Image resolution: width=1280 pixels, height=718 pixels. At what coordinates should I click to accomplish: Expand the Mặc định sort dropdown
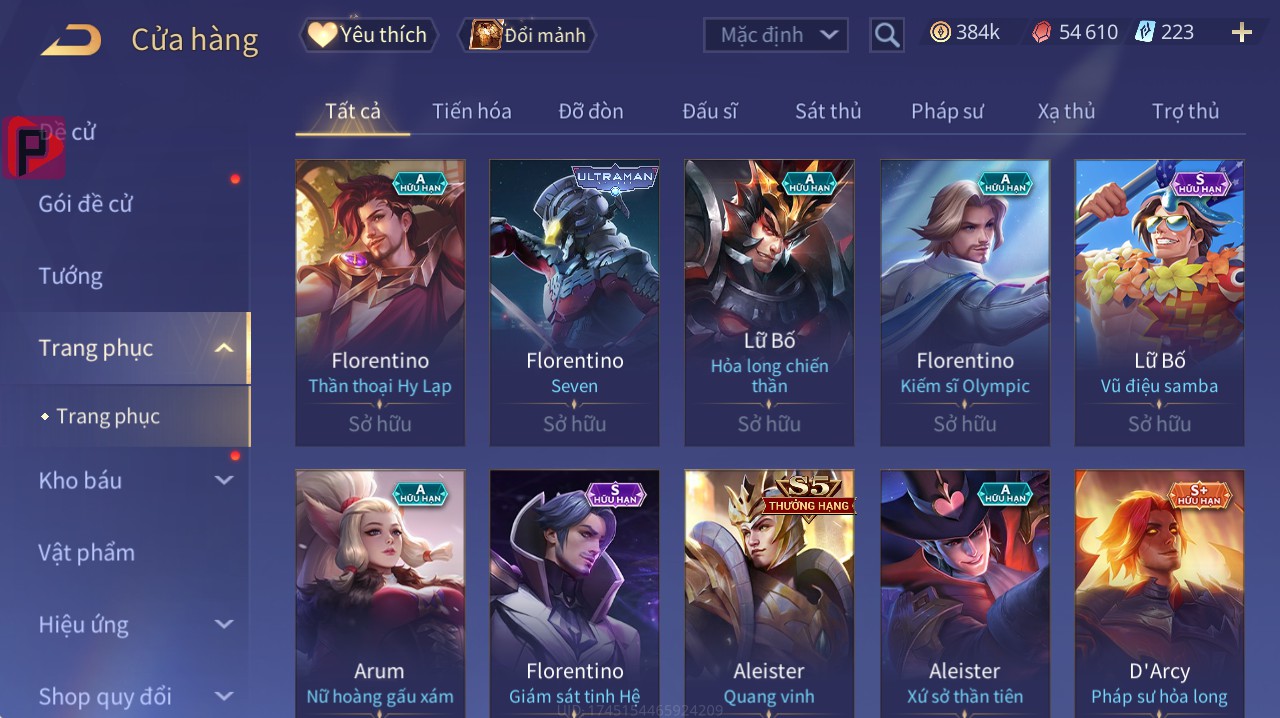(776, 35)
